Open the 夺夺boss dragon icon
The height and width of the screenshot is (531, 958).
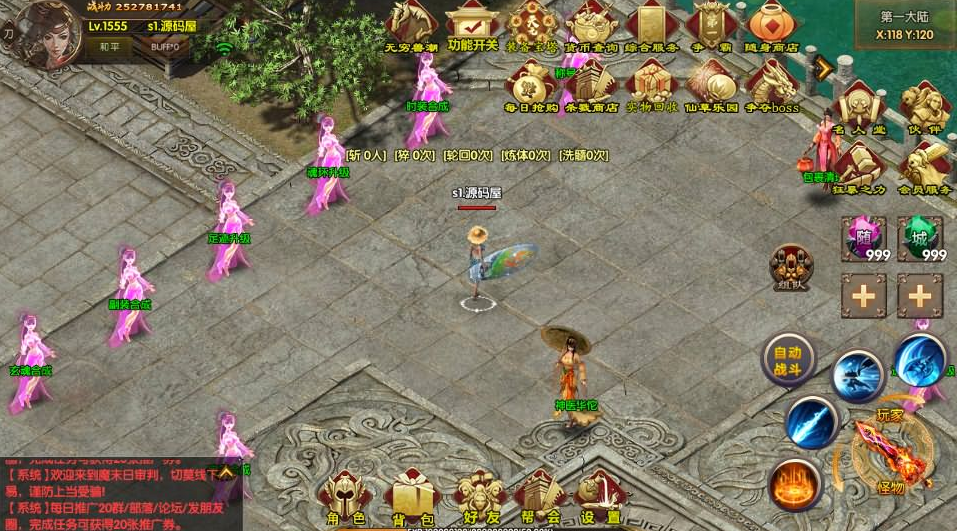[x=772, y=84]
